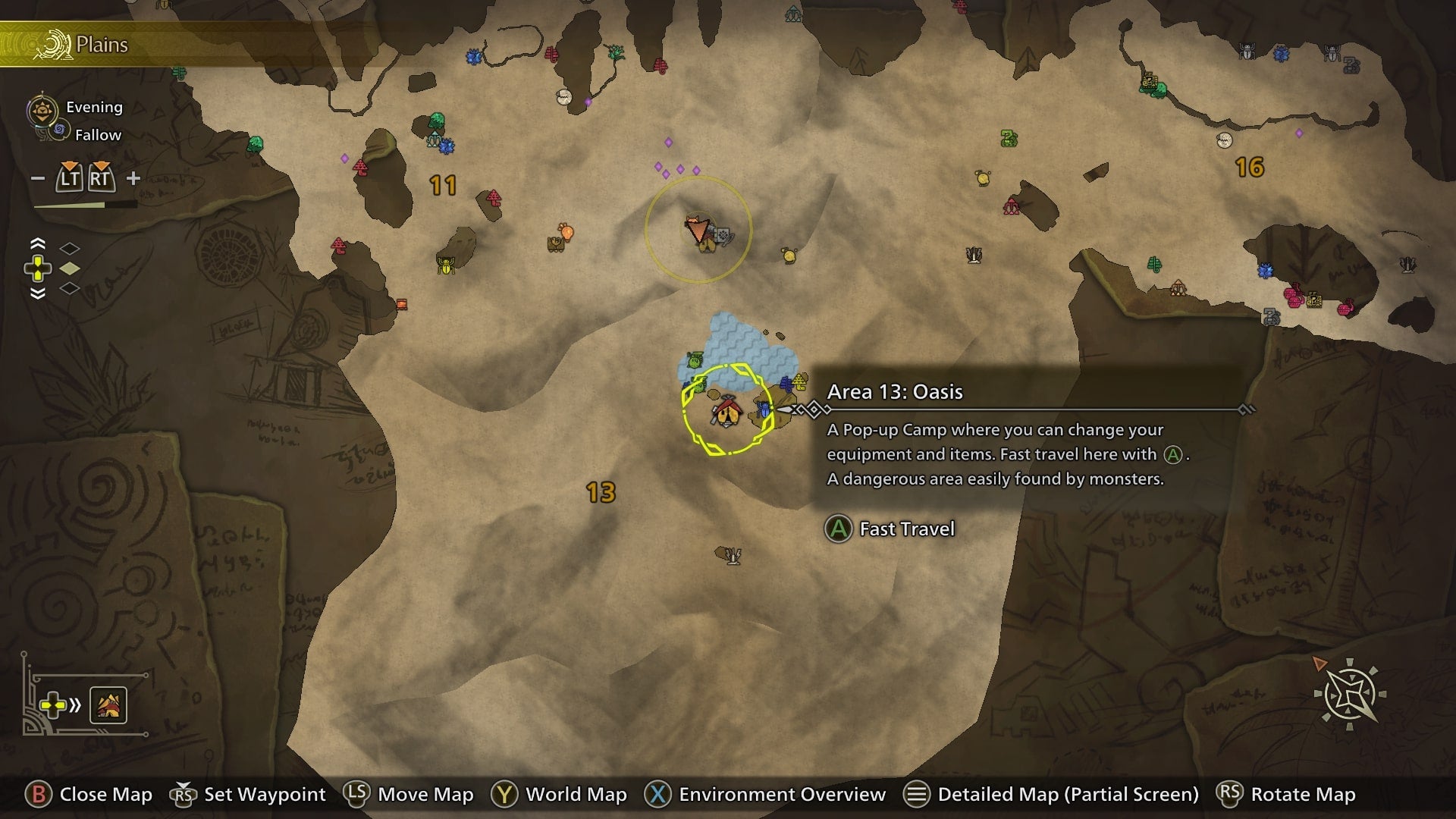Click the Area 11 number label
Screen dimensions: 1456x819
[x=443, y=185]
